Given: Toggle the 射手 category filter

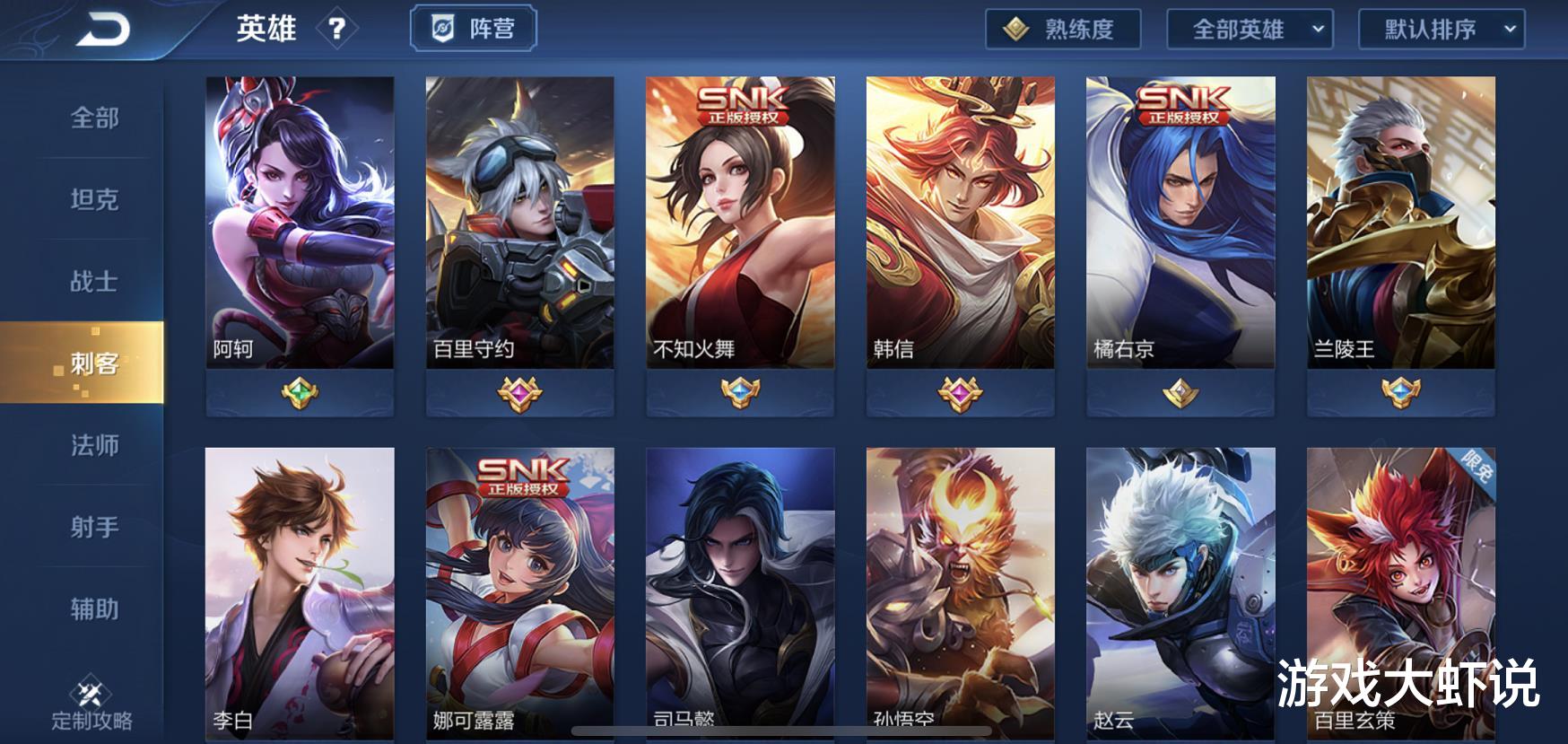Looking at the screenshot, I should pyautogui.click(x=94, y=528).
